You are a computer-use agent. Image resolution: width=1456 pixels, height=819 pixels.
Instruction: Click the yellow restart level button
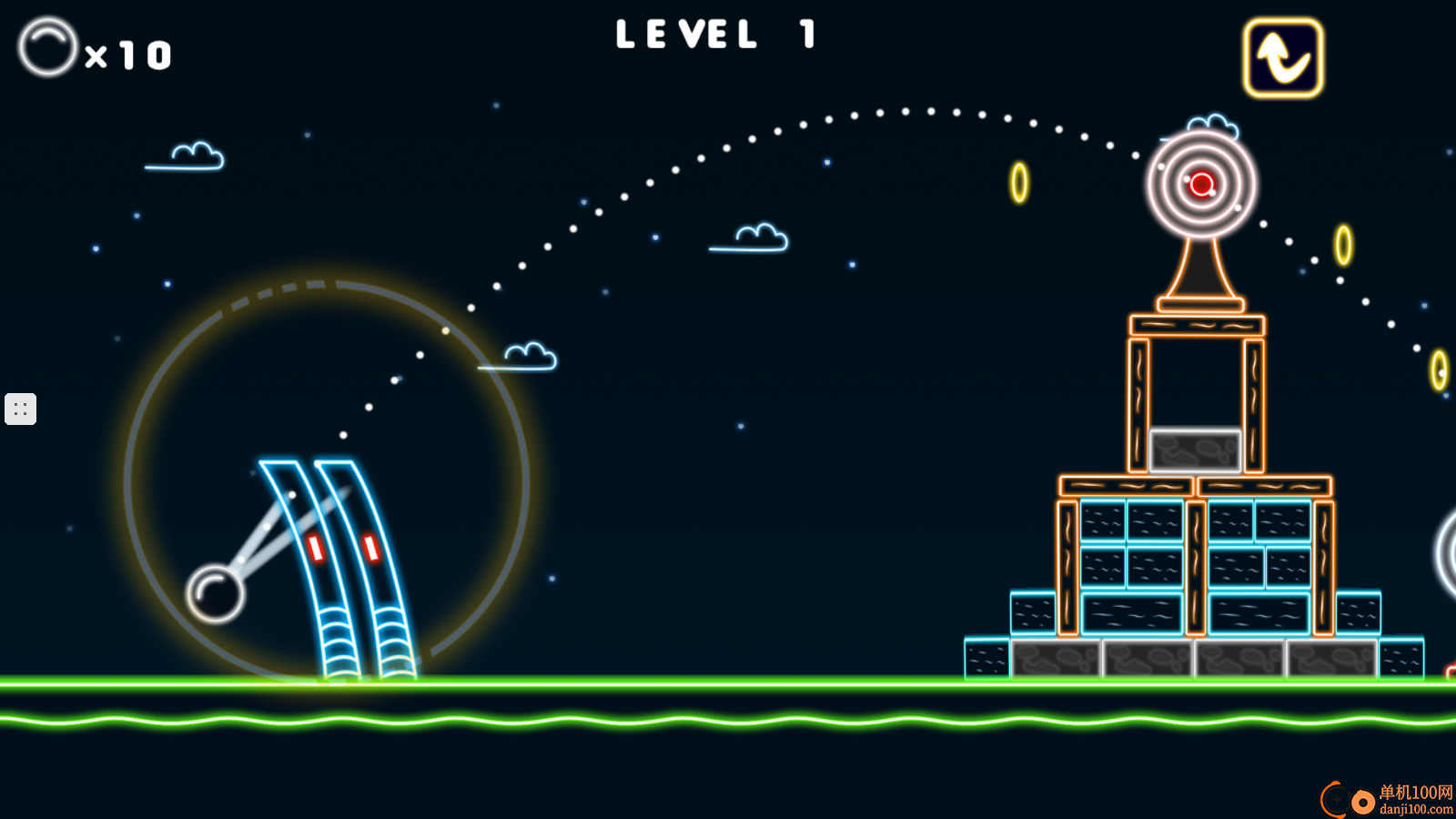[x=1283, y=58]
